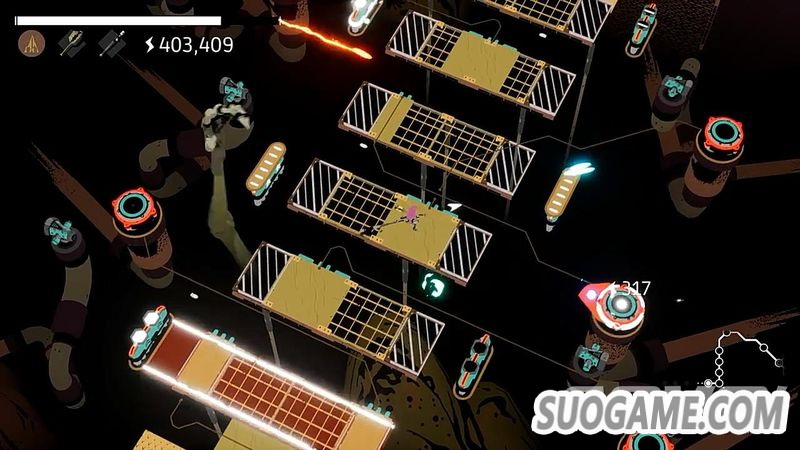Select the sword weapon icon
The height and width of the screenshot is (450, 800).
point(111,43)
